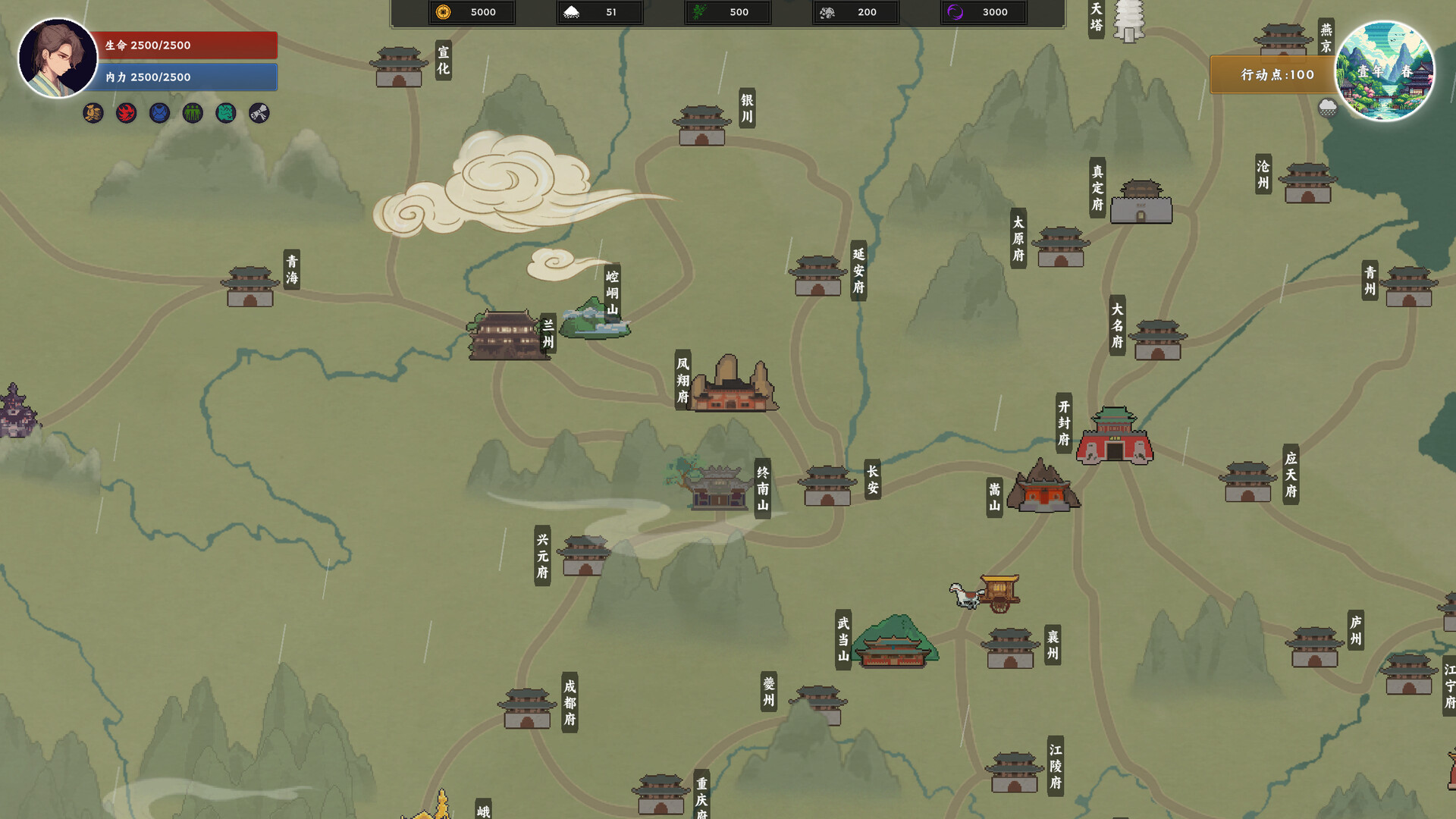Choose the 银川 city marker
This screenshot has height=819, width=1456.
(x=701, y=126)
